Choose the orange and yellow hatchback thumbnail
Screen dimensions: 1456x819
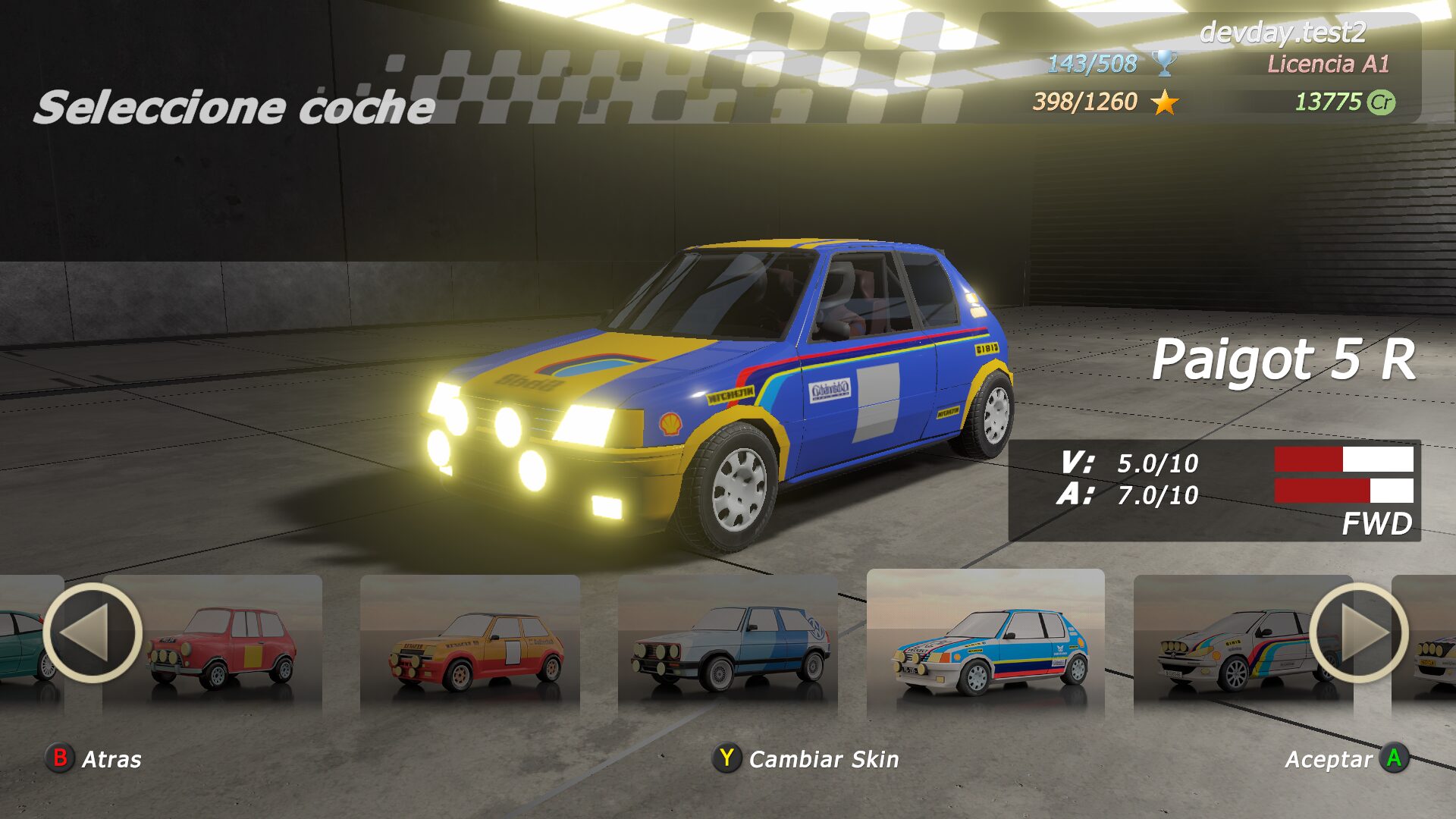(470, 645)
